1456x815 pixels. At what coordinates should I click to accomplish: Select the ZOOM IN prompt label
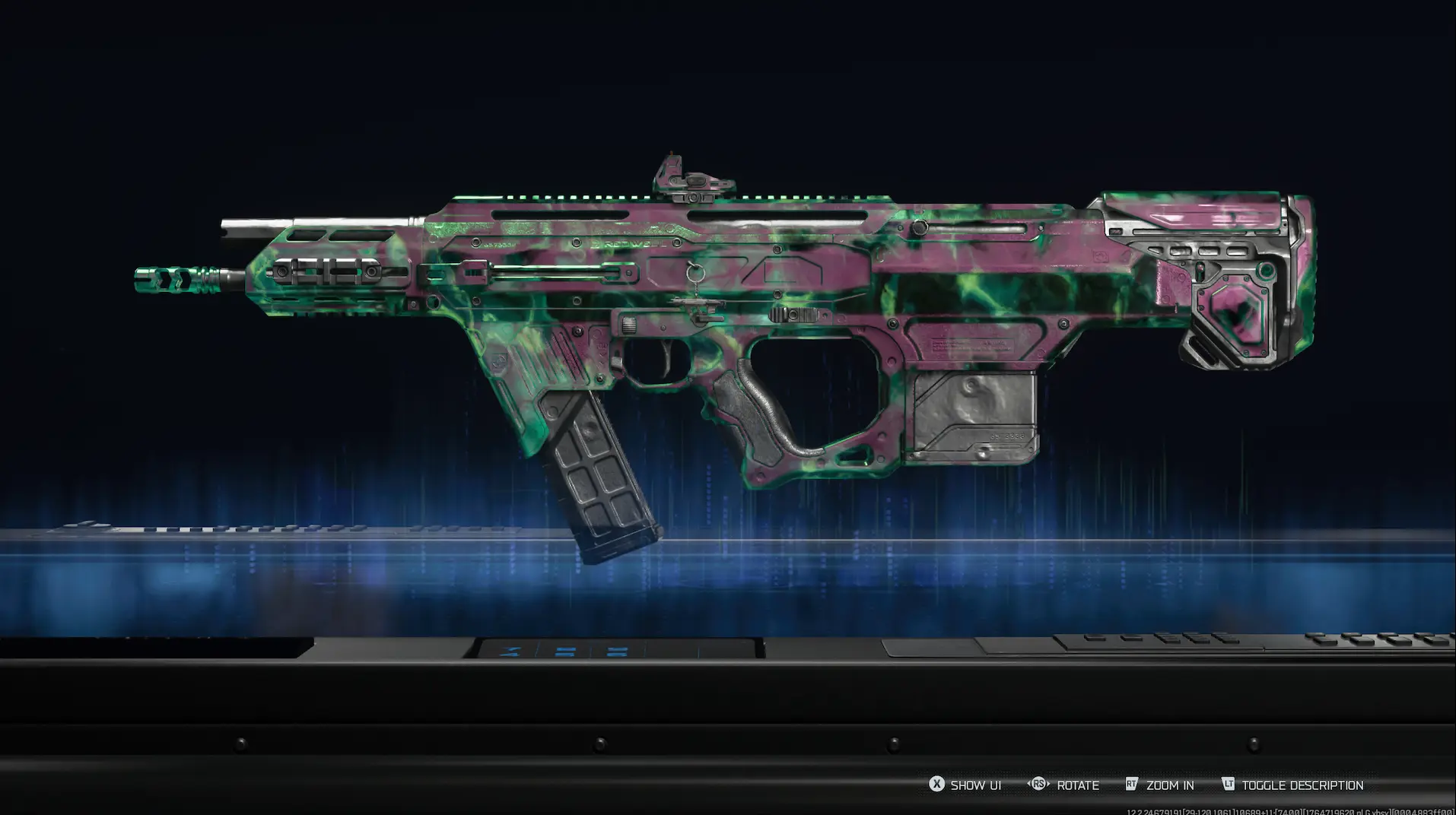tap(1171, 785)
